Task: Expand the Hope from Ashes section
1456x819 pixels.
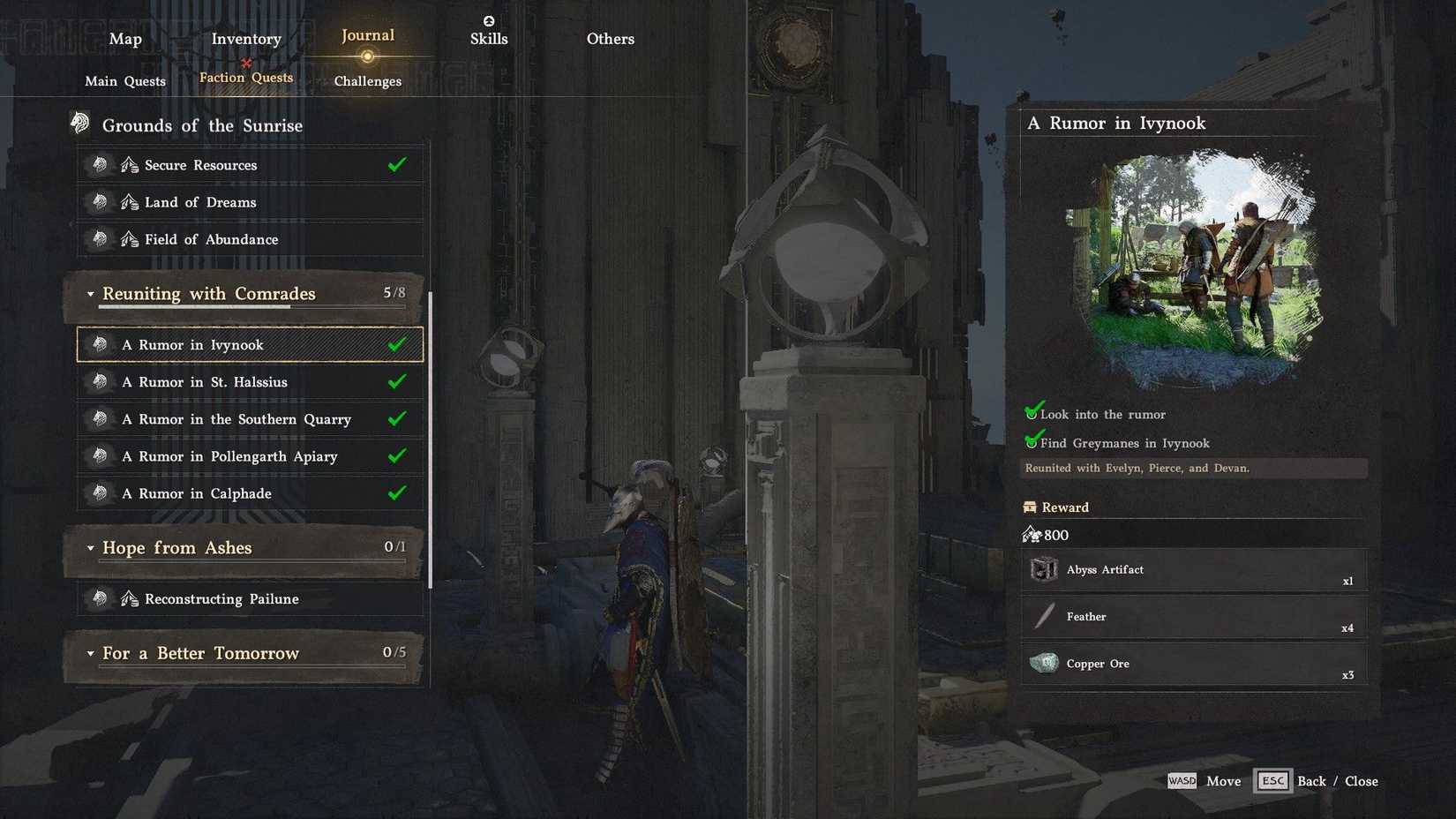Action: click(x=89, y=548)
